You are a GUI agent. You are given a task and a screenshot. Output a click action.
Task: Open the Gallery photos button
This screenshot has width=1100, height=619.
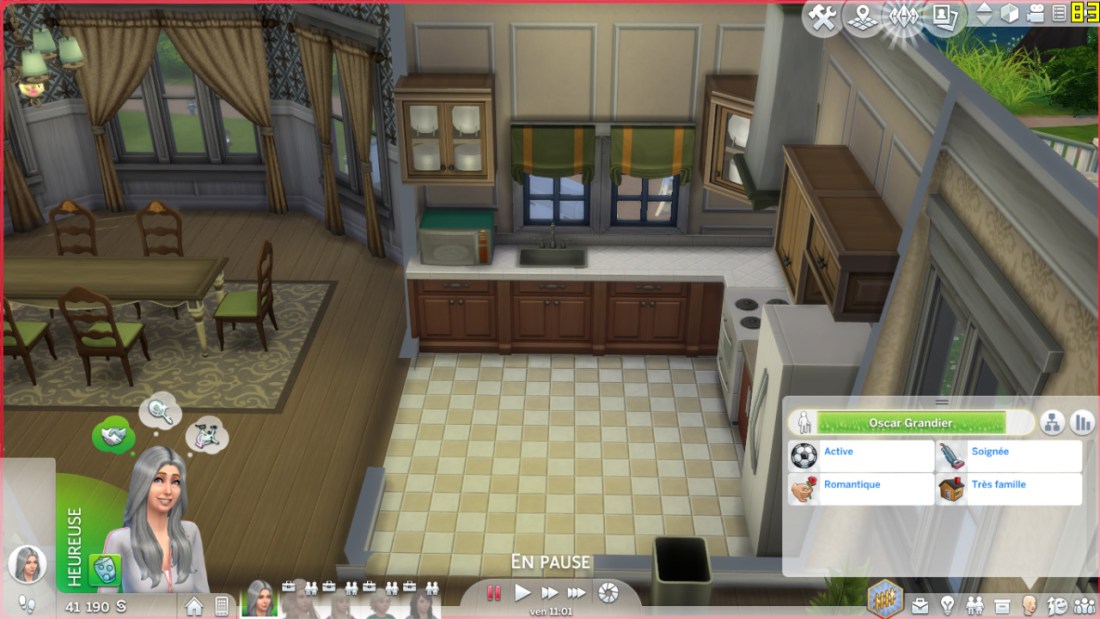(x=943, y=16)
